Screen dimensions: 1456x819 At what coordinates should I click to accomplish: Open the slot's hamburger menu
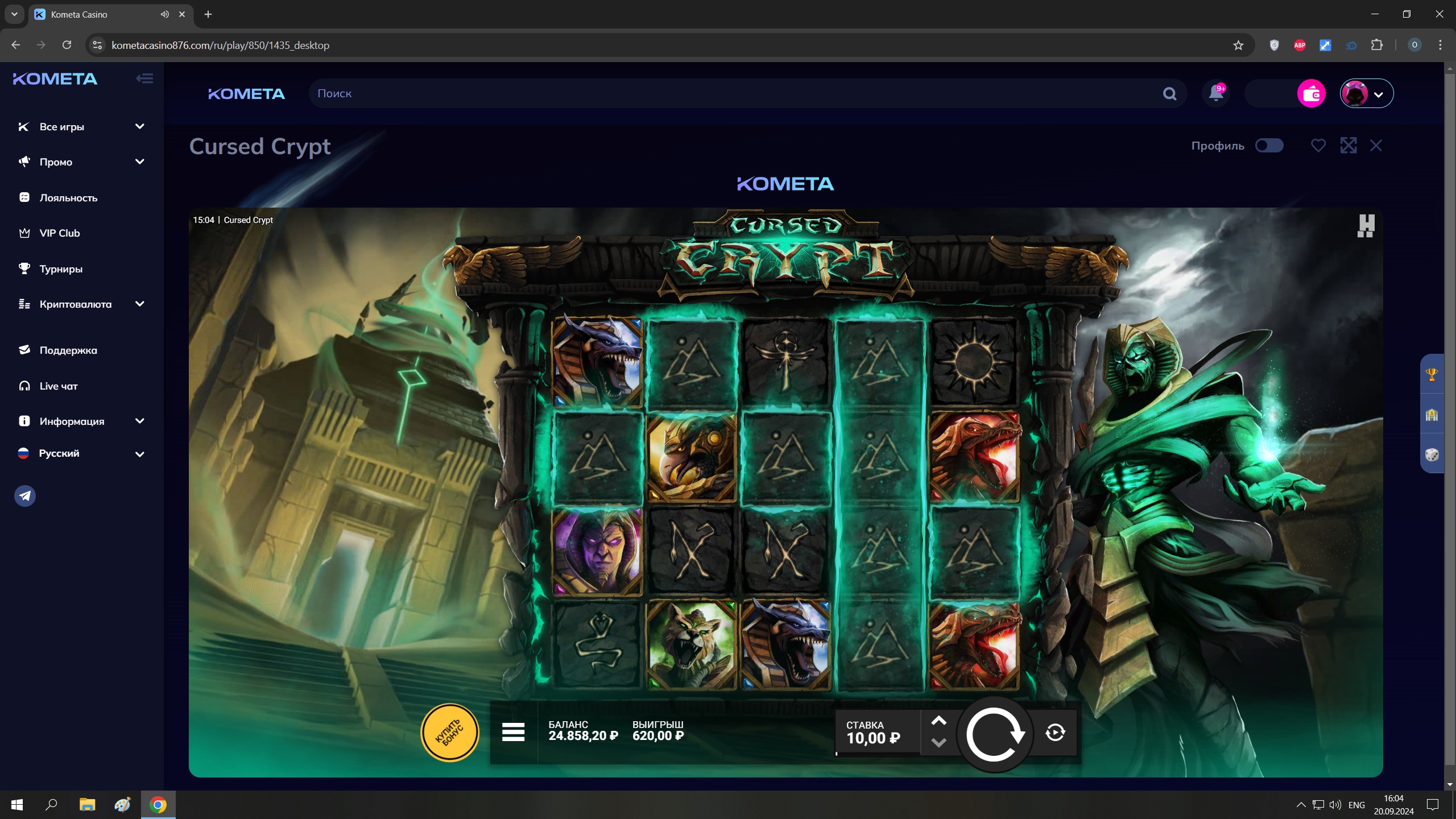pos(513,732)
